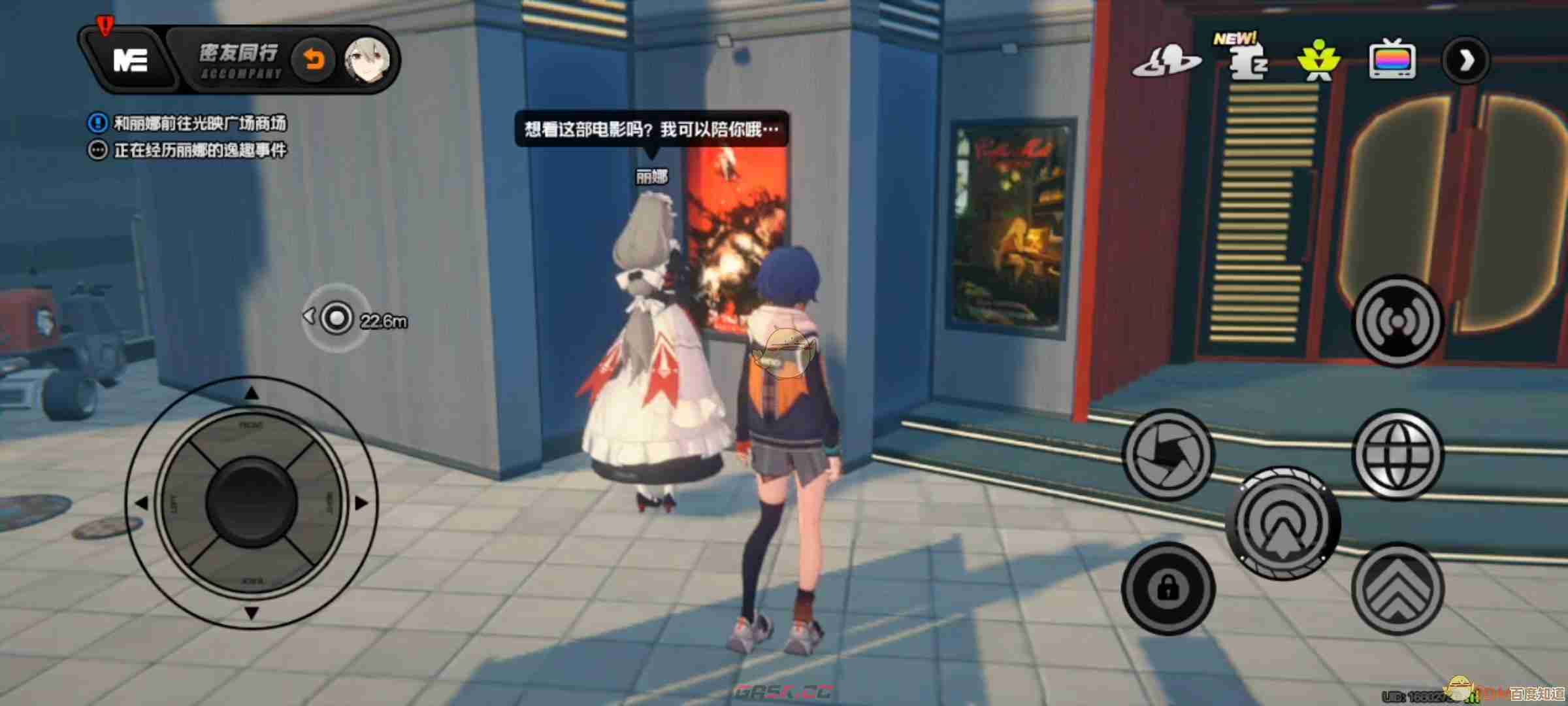Click Lina's avatar portrait near the quest title
Viewport: 1568px width, 706px height.
366,59
